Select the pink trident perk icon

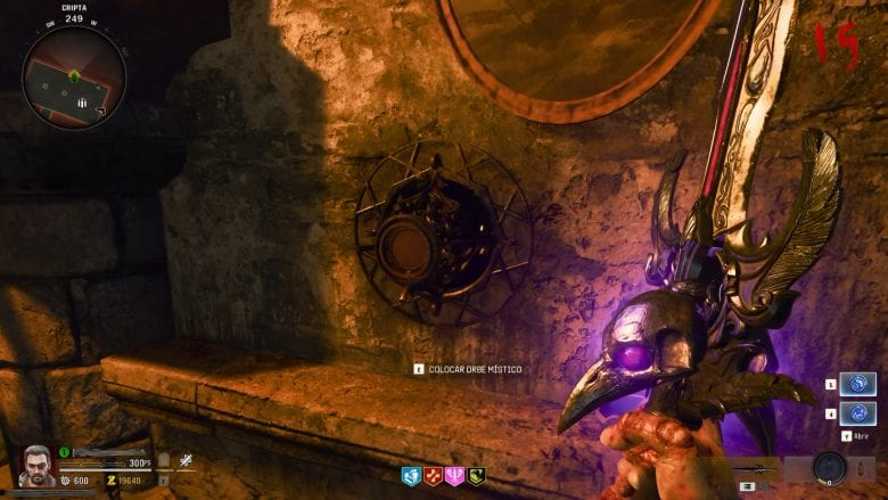[x=454, y=477]
